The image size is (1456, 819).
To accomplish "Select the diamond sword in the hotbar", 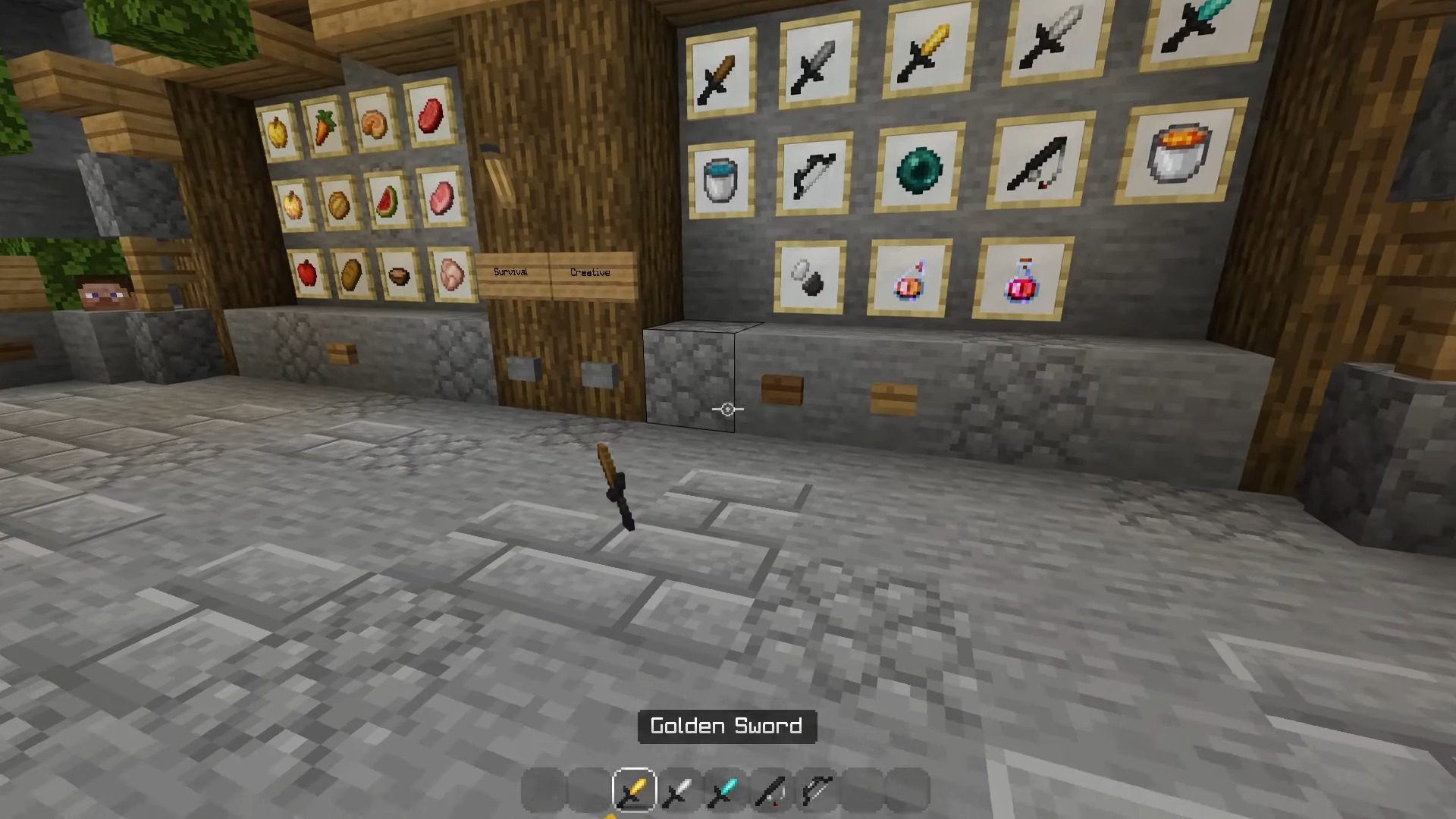I will coord(723,789).
